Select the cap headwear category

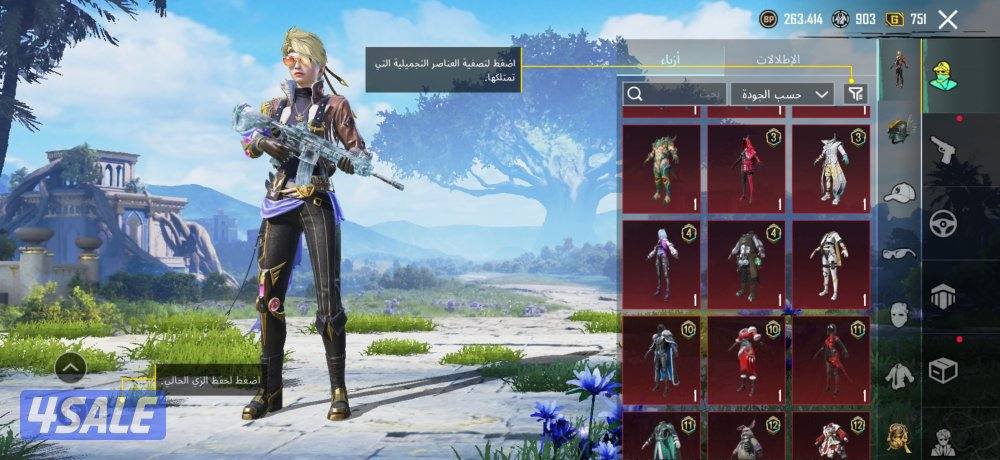pyautogui.click(x=900, y=191)
